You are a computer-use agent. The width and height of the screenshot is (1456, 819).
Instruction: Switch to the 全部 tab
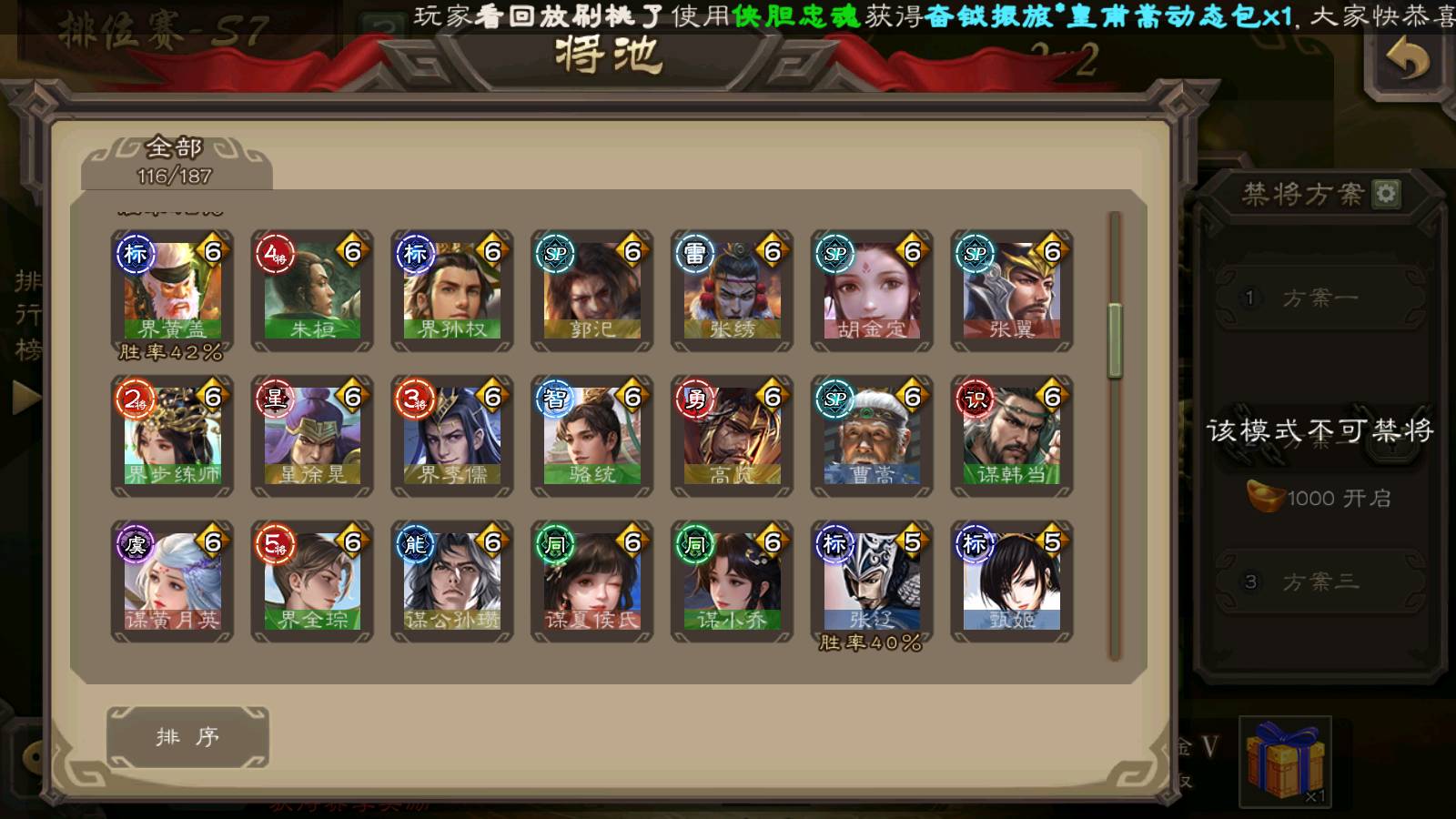[176, 160]
